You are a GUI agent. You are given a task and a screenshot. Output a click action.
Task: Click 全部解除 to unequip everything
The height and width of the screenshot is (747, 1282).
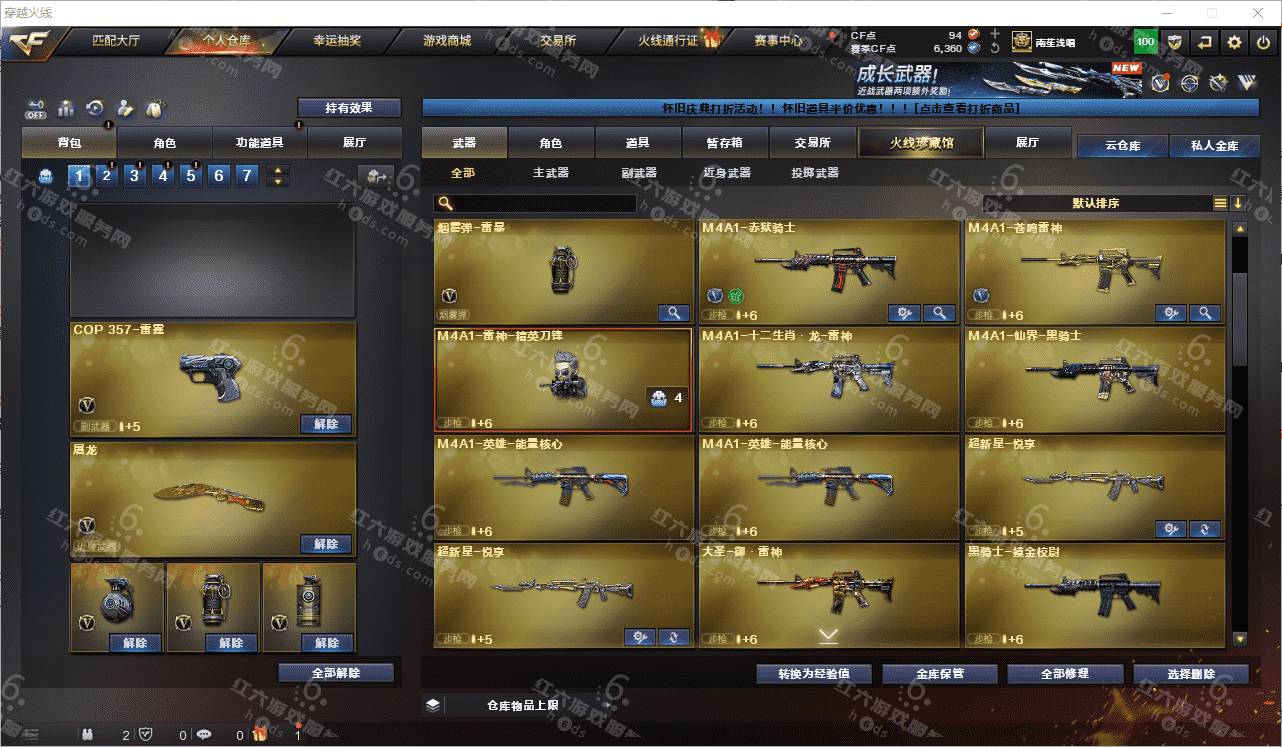[x=336, y=673]
